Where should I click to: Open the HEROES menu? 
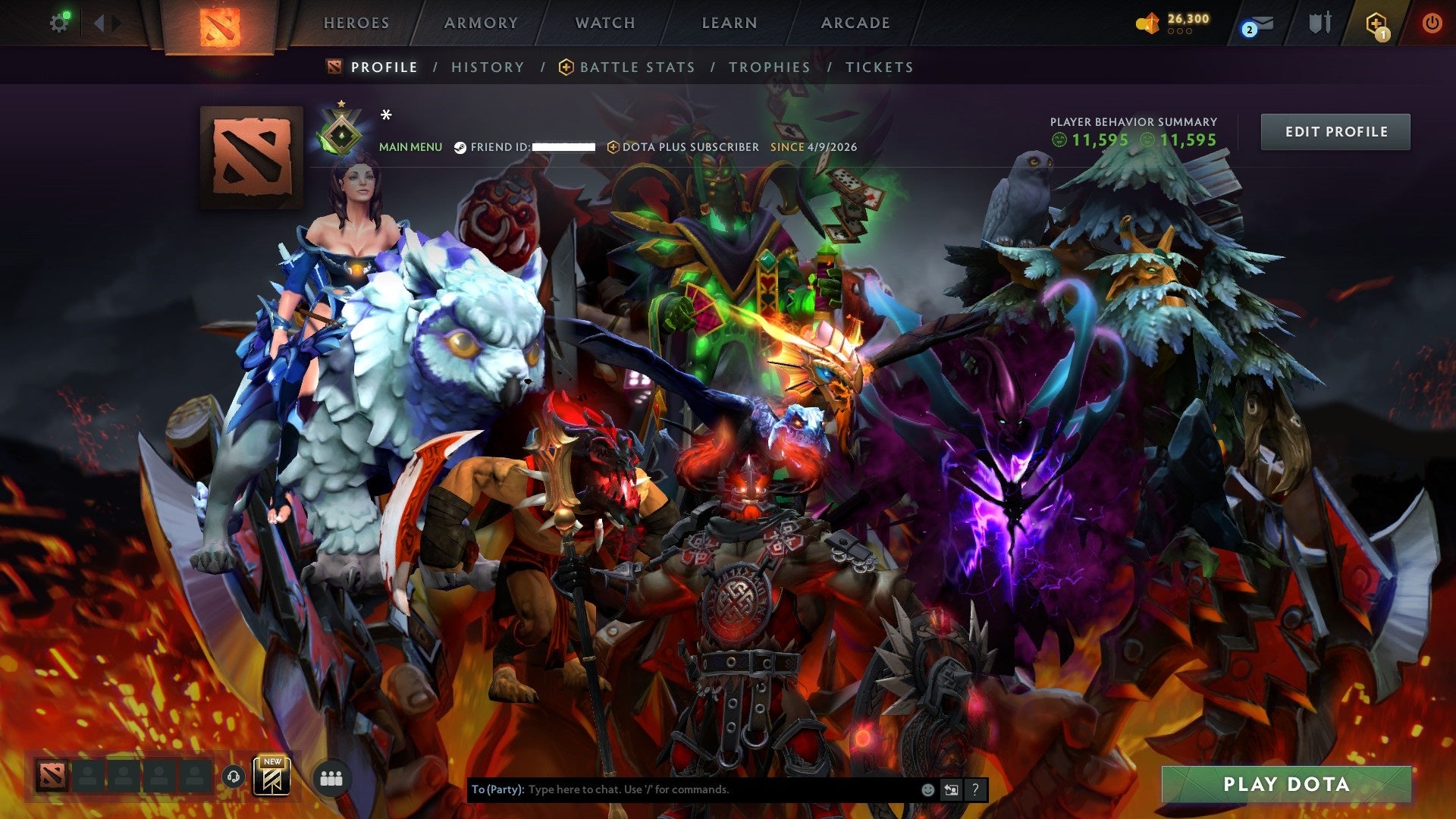point(356,23)
